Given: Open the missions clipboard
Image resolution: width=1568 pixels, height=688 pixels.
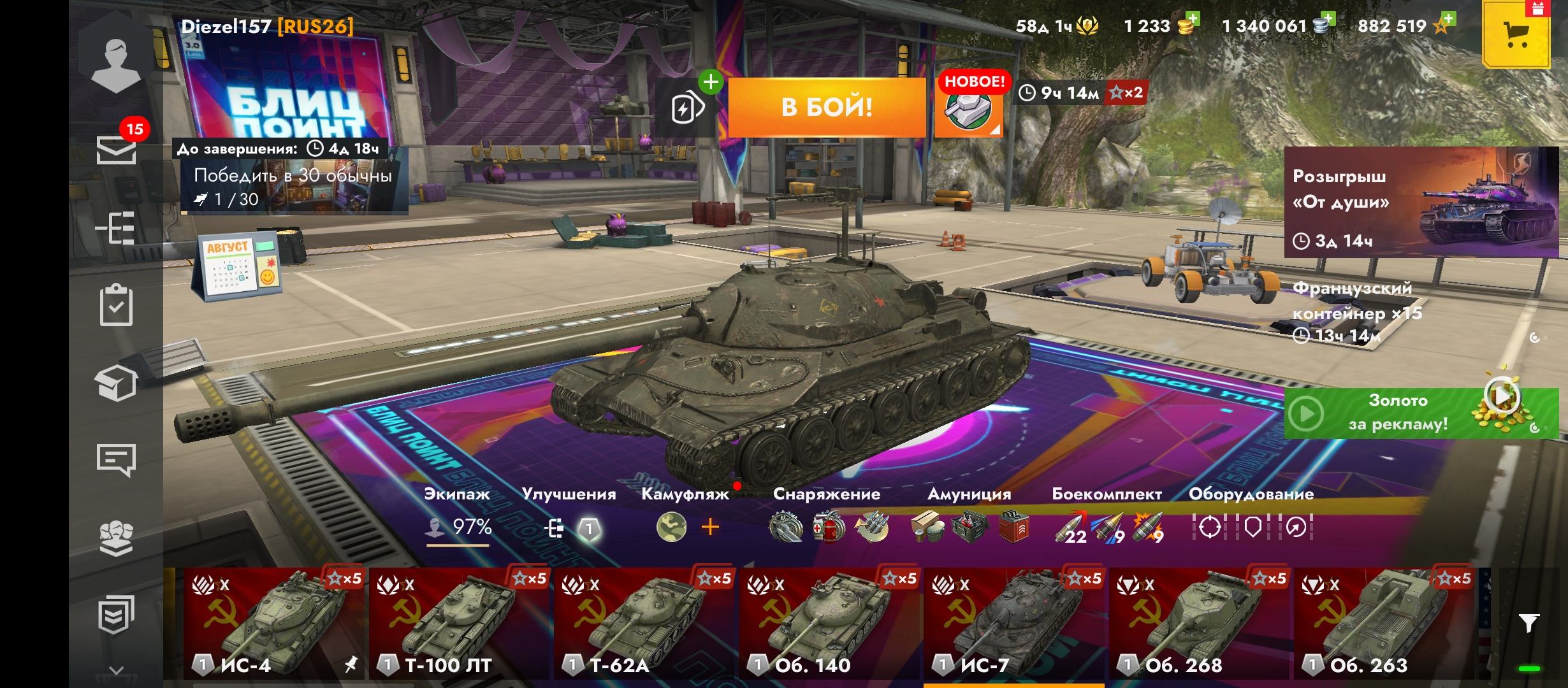Looking at the screenshot, I should (116, 306).
